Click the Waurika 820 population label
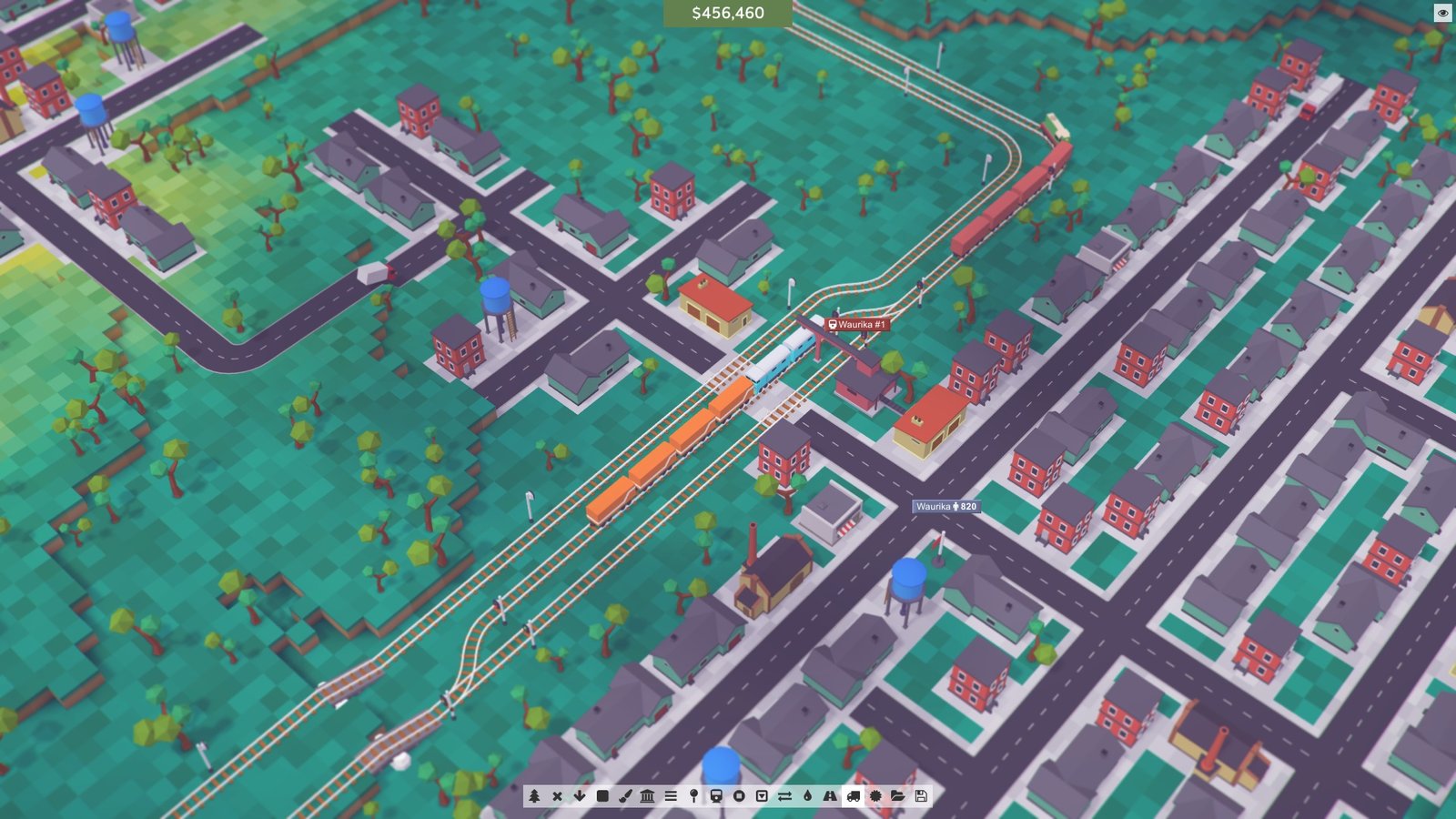The image size is (1456, 819). (945, 508)
